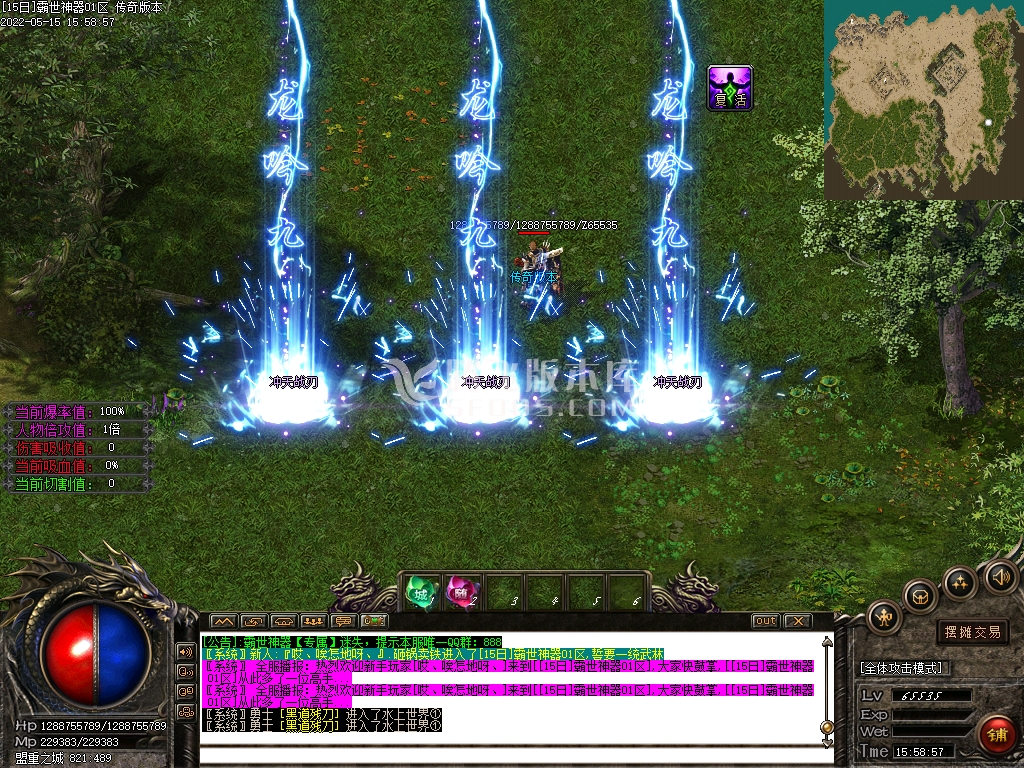
Task: Toggle the sound speaker button
Action: tap(1000, 576)
